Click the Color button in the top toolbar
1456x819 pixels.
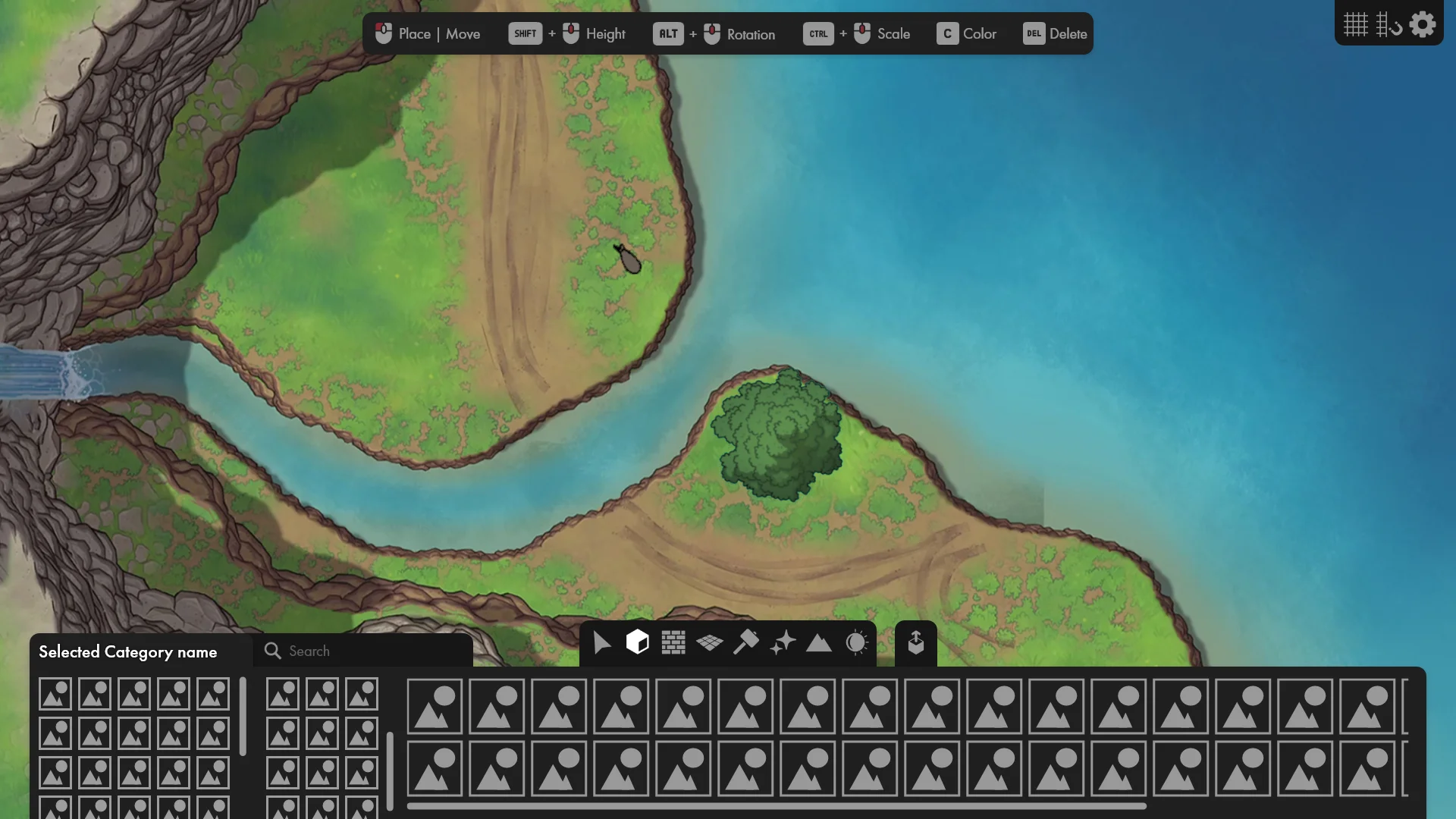point(968,33)
